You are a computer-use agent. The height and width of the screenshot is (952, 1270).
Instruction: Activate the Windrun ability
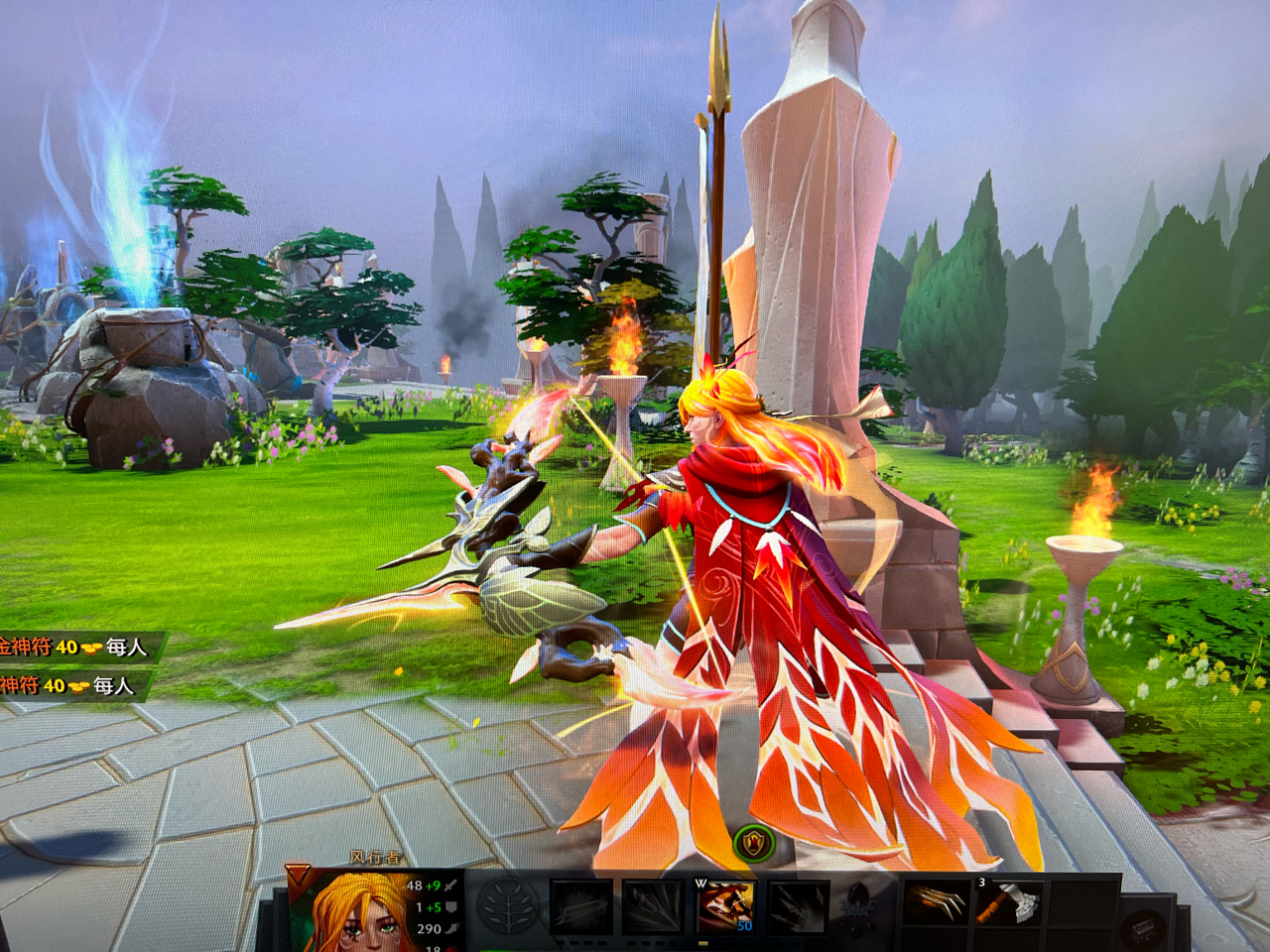725,905
